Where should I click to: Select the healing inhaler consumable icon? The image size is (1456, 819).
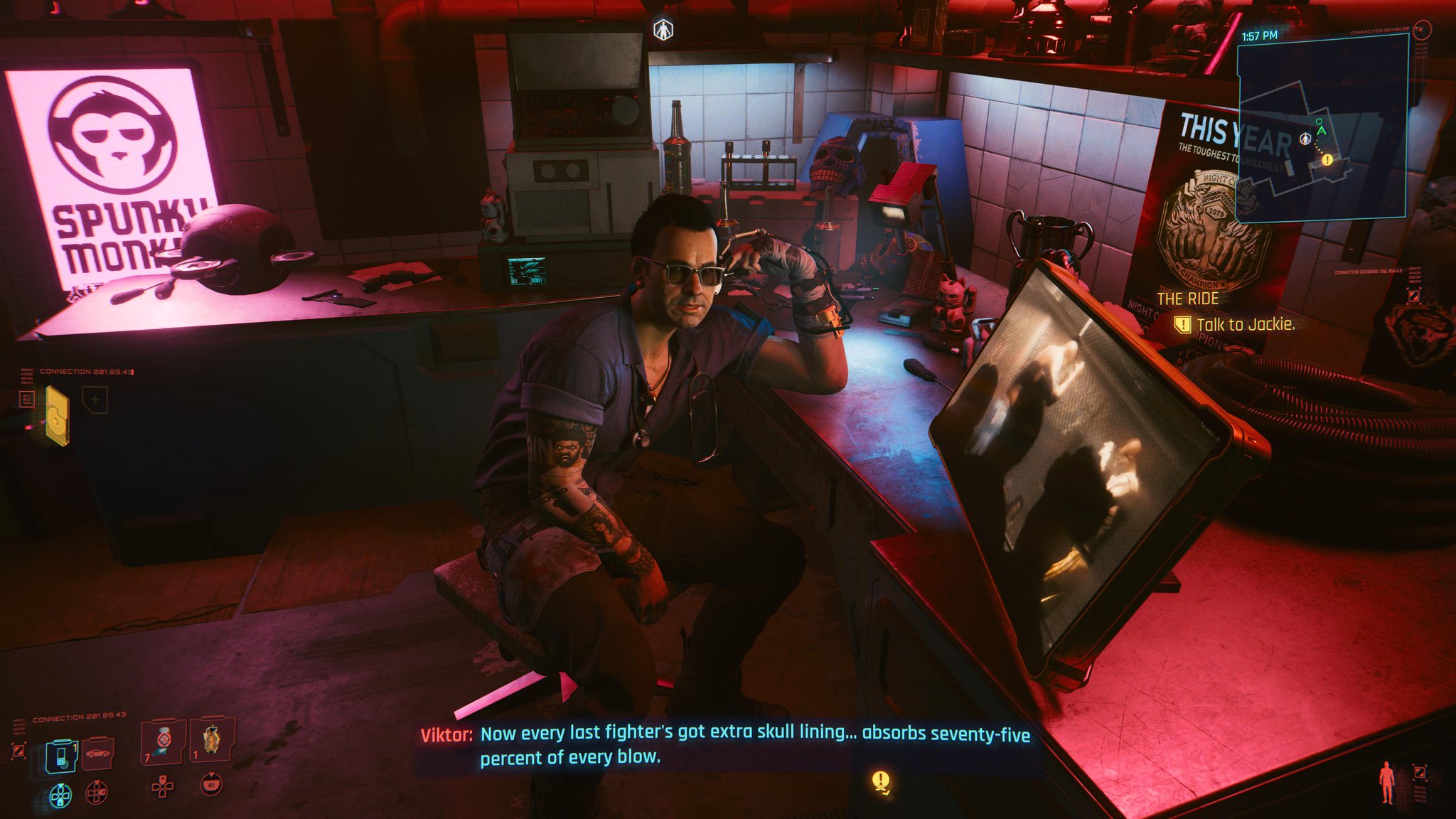(213, 740)
